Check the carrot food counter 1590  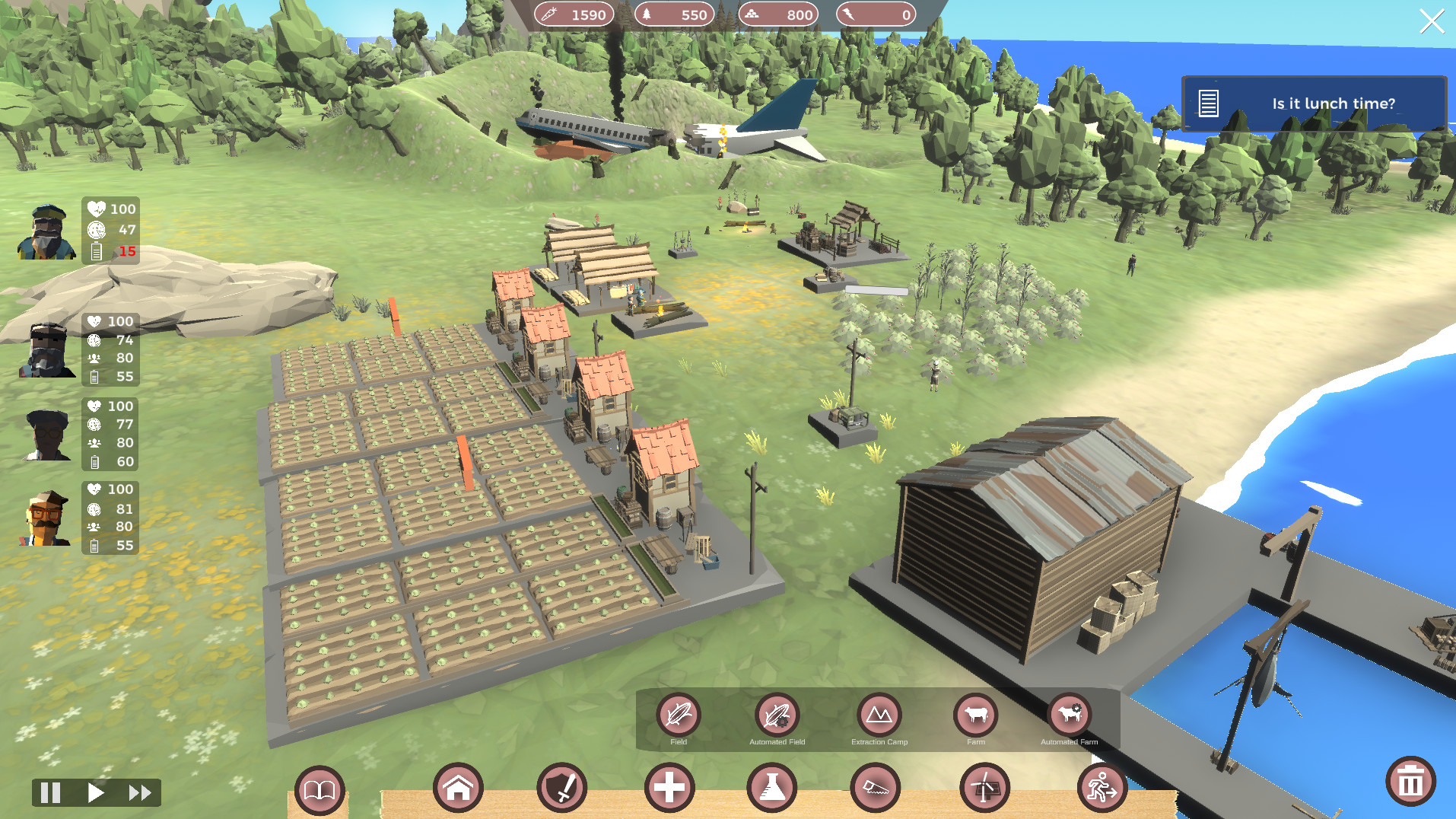click(x=576, y=14)
